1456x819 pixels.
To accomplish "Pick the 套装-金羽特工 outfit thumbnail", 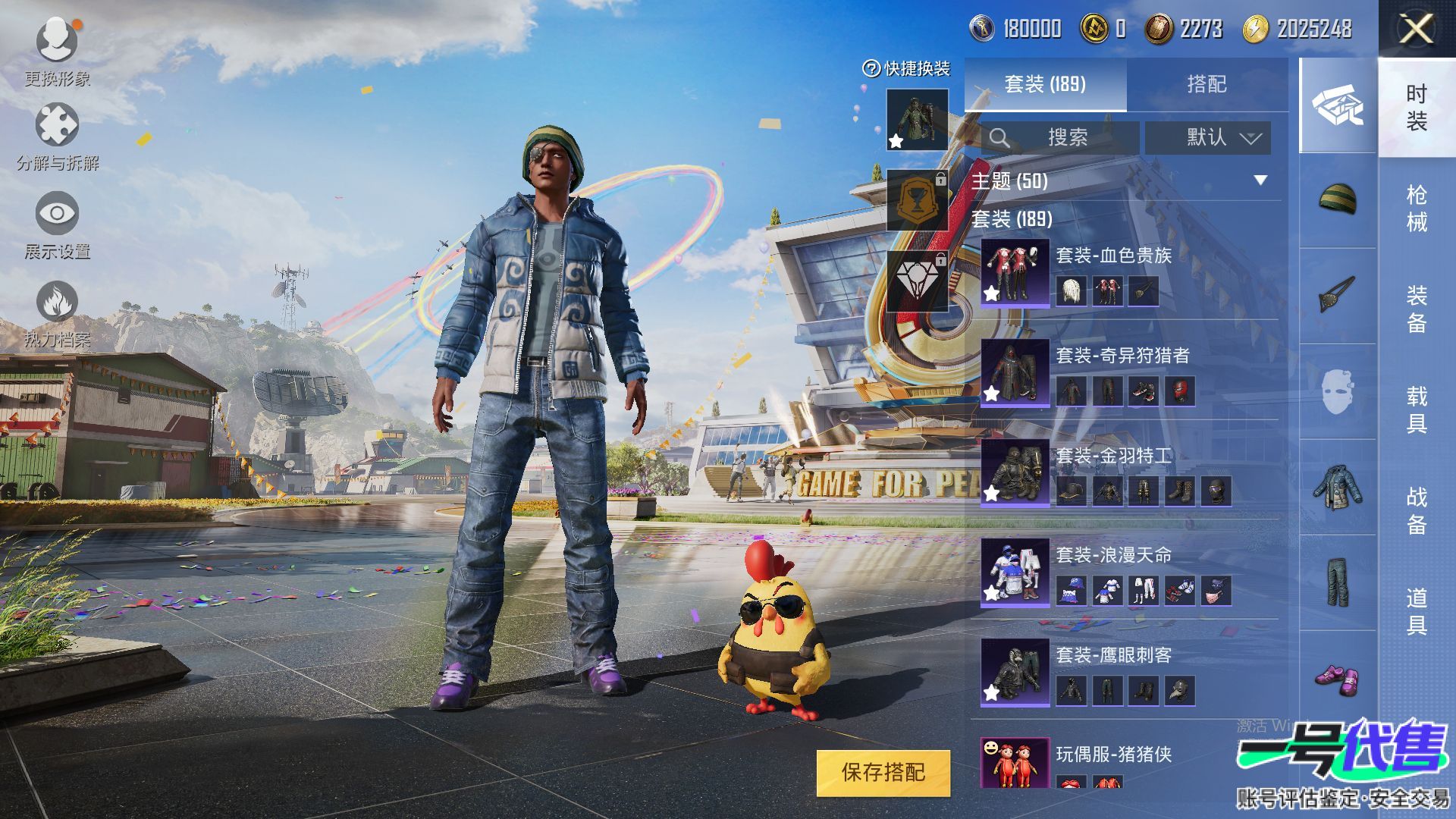I will click(1015, 473).
